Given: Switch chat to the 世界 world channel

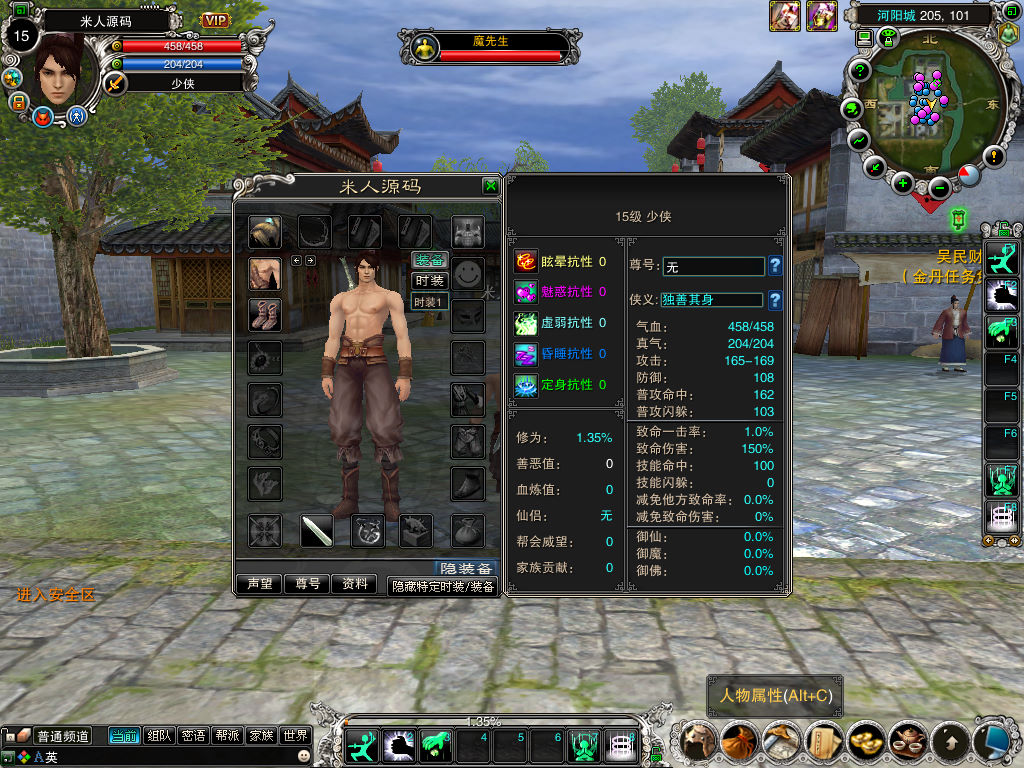Looking at the screenshot, I should pos(294,736).
